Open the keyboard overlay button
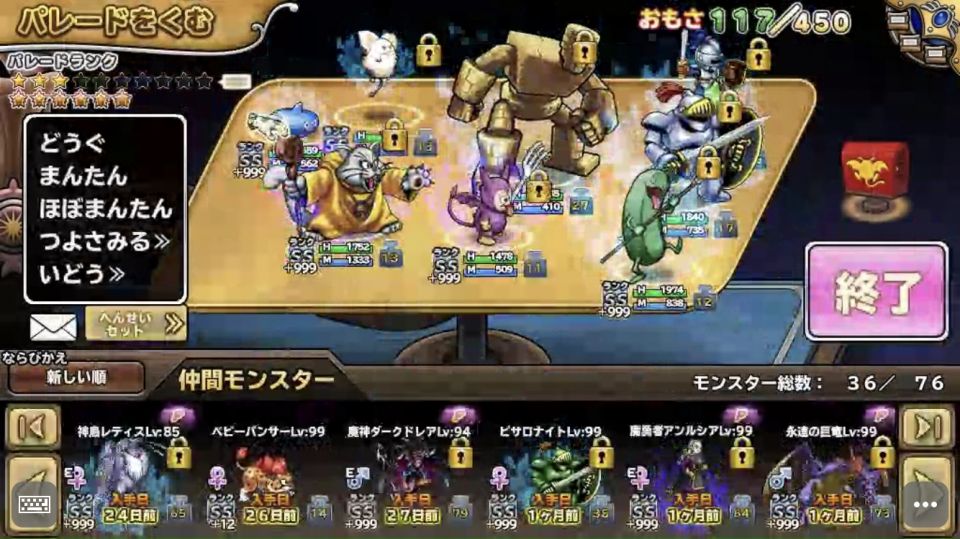This screenshot has width=960, height=539. [34, 505]
